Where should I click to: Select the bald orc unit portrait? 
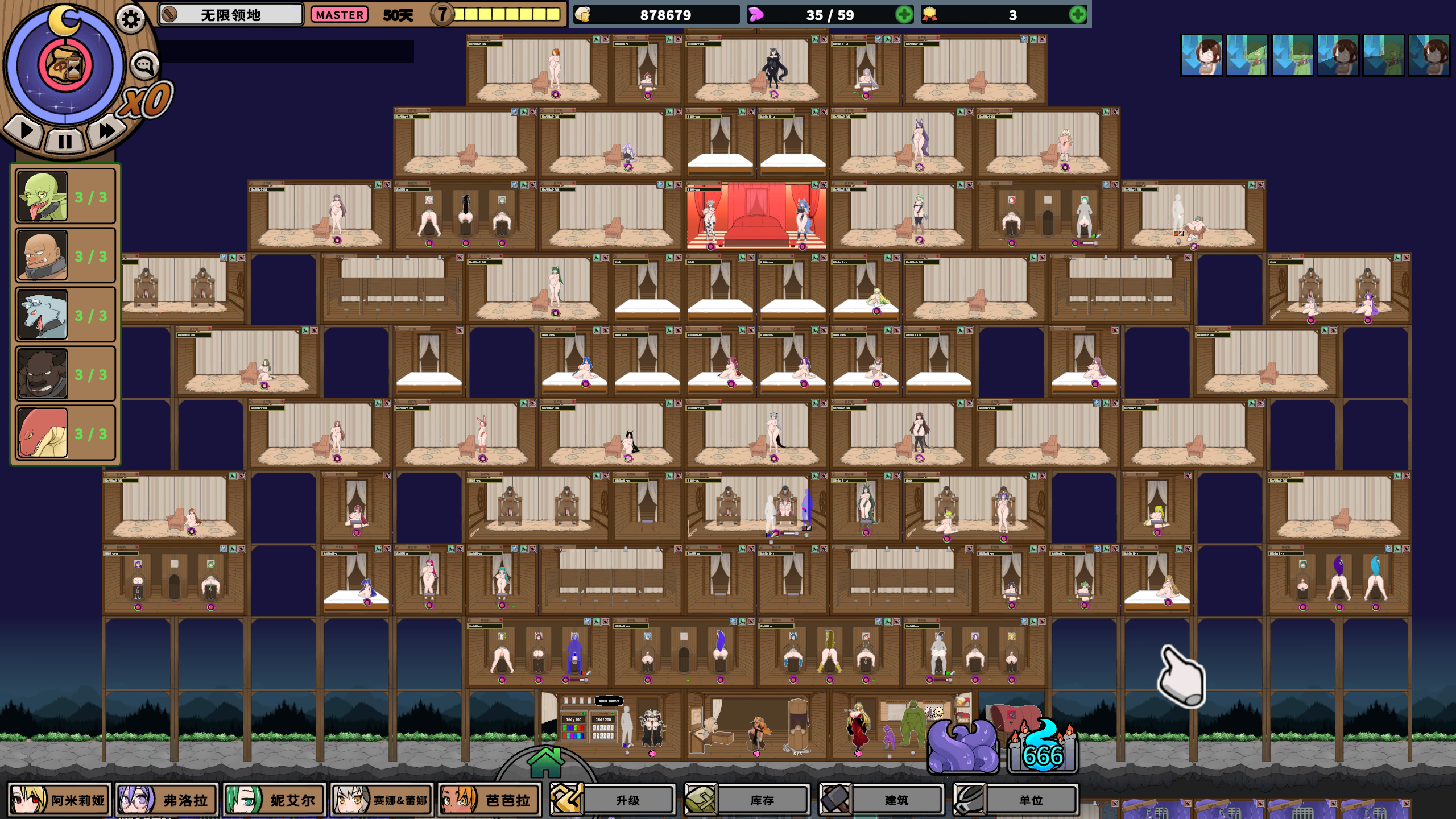(x=43, y=256)
